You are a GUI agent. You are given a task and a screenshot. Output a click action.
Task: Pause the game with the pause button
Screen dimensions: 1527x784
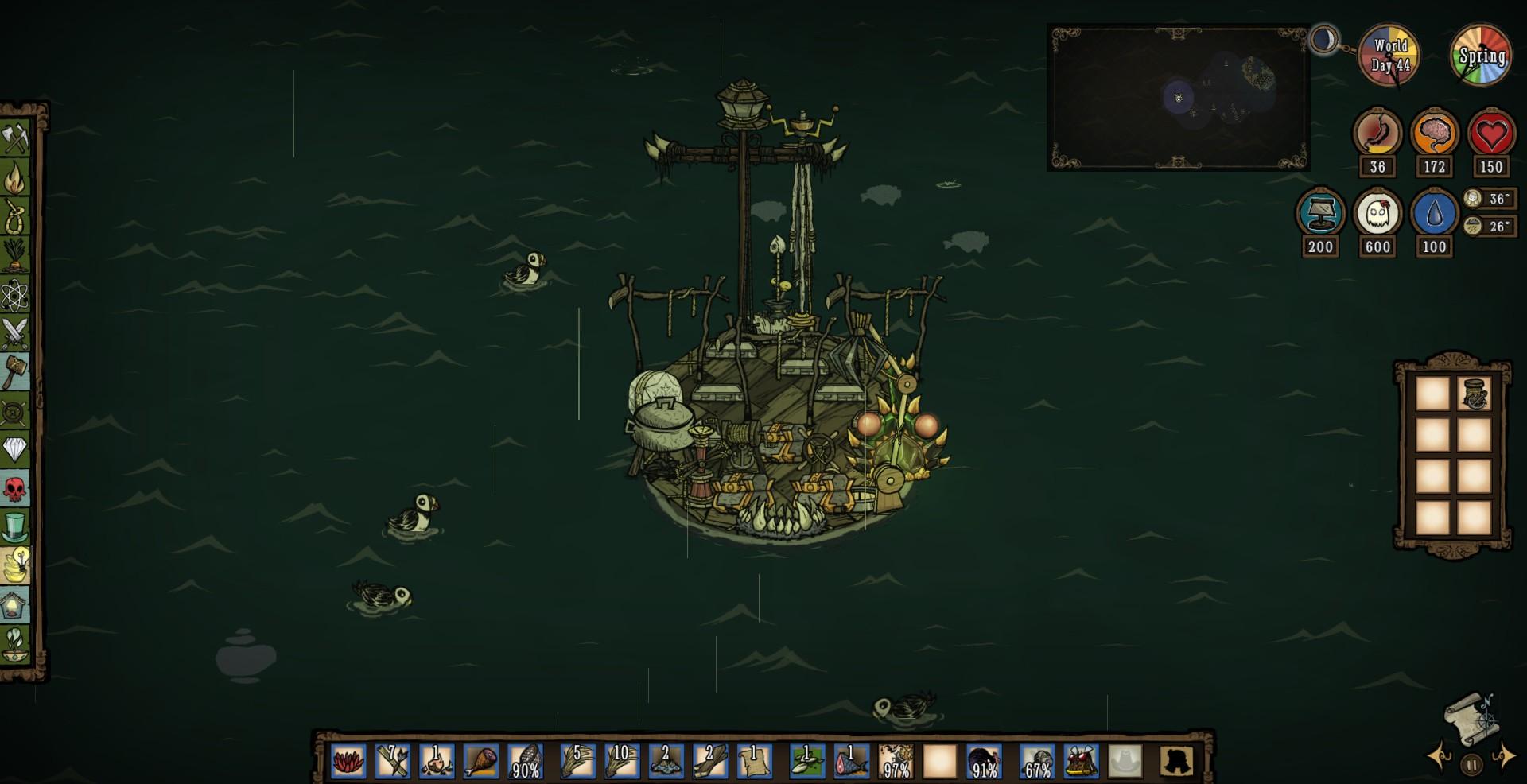click(1471, 765)
